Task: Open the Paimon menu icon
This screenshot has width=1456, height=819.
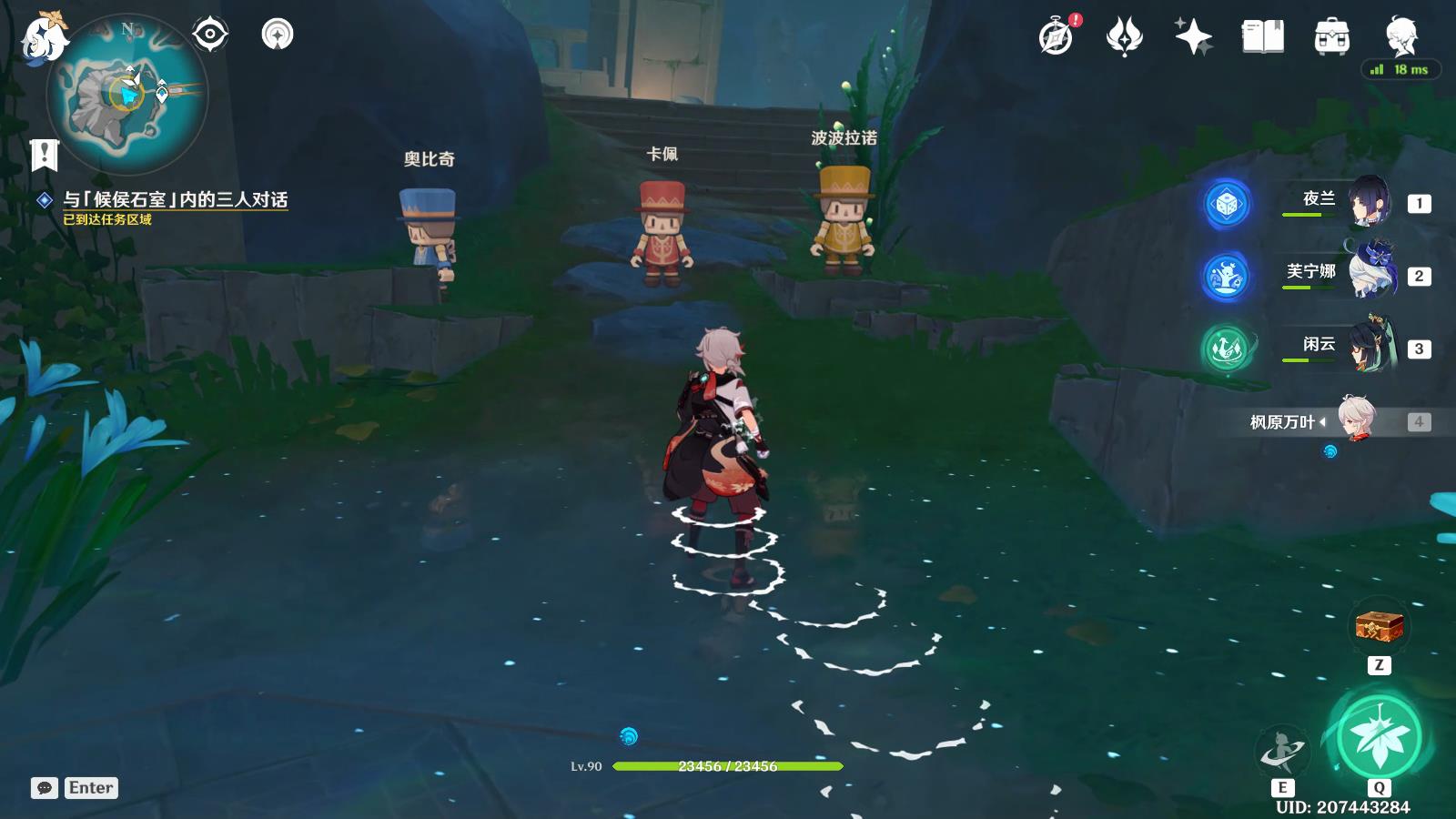Action: click(43, 38)
